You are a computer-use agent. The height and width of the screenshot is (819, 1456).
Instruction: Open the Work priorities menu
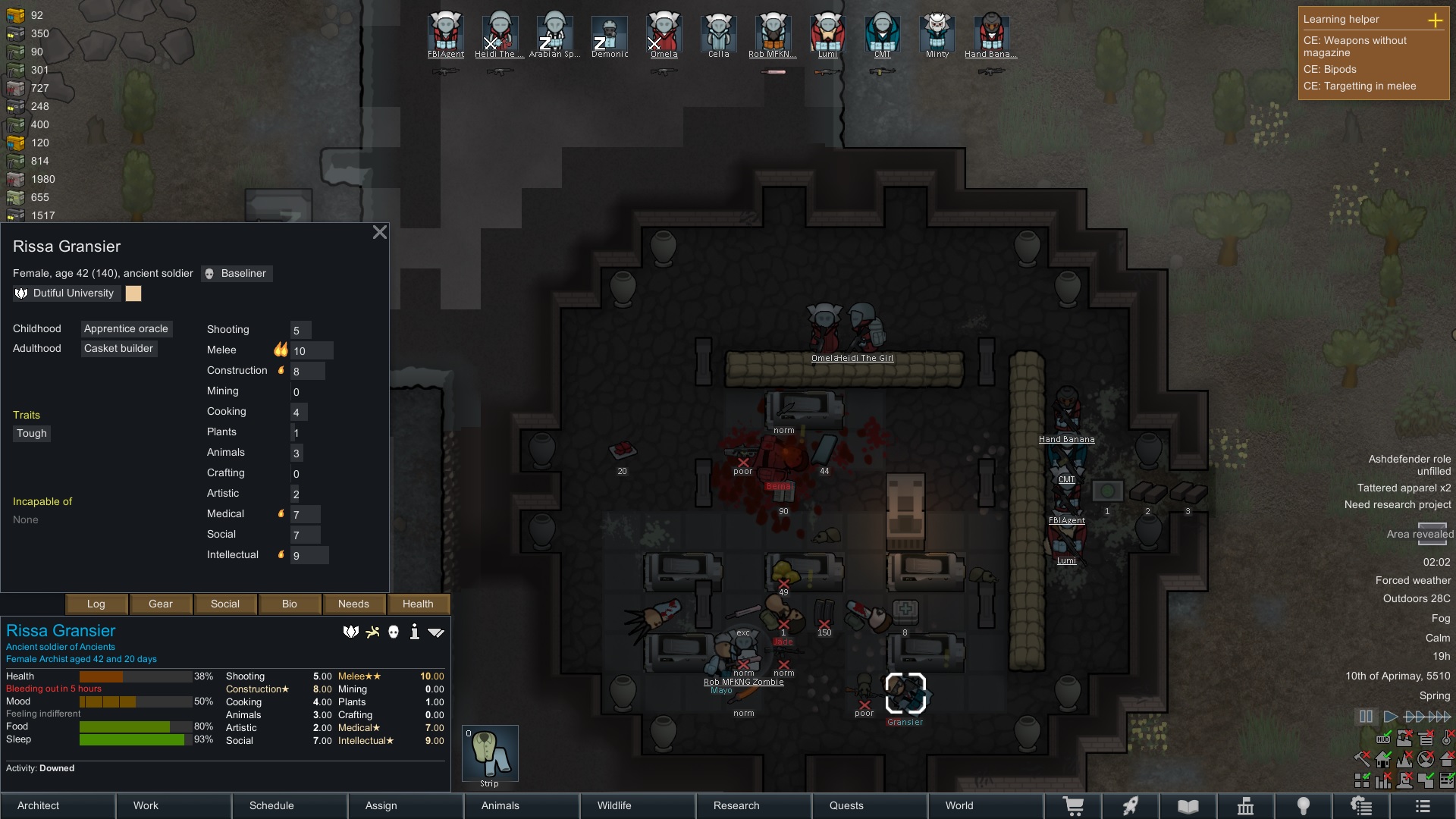pyautogui.click(x=174, y=805)
